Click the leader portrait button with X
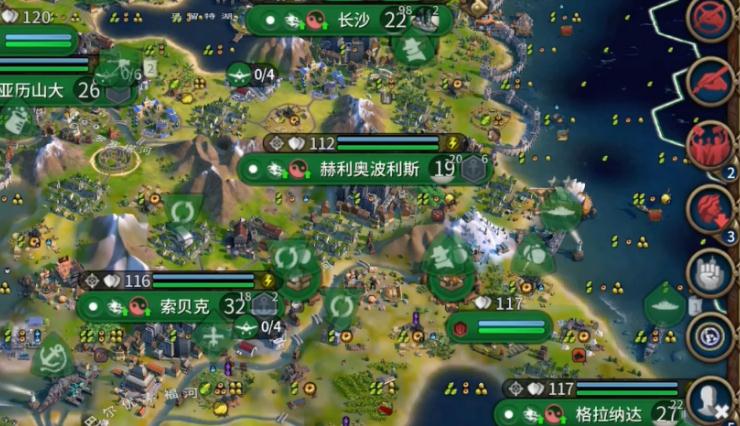740x426 pixels. (x=711, y=400)
